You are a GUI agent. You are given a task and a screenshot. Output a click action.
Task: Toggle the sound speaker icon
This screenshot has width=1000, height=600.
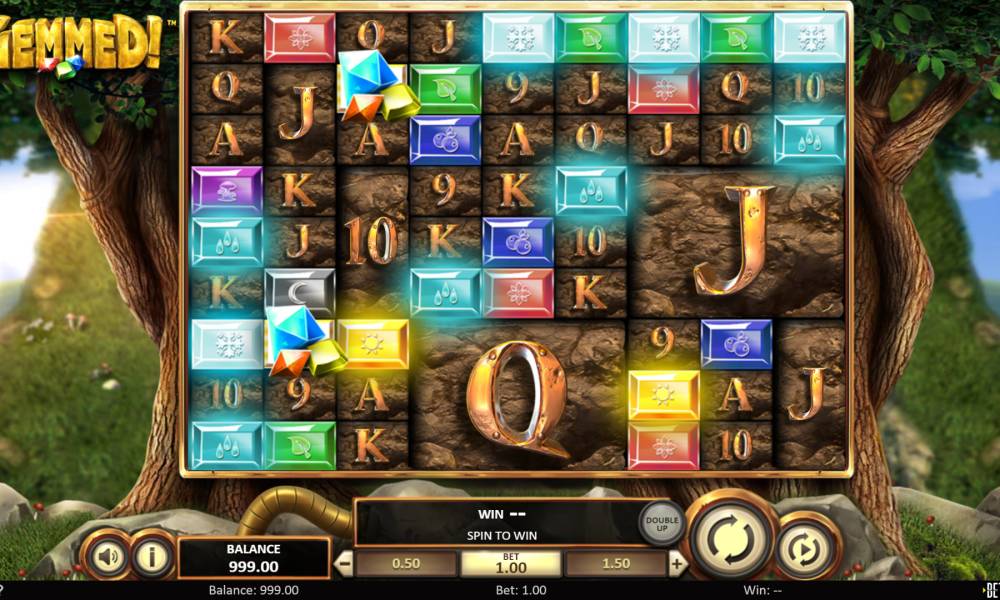(104, 556)
